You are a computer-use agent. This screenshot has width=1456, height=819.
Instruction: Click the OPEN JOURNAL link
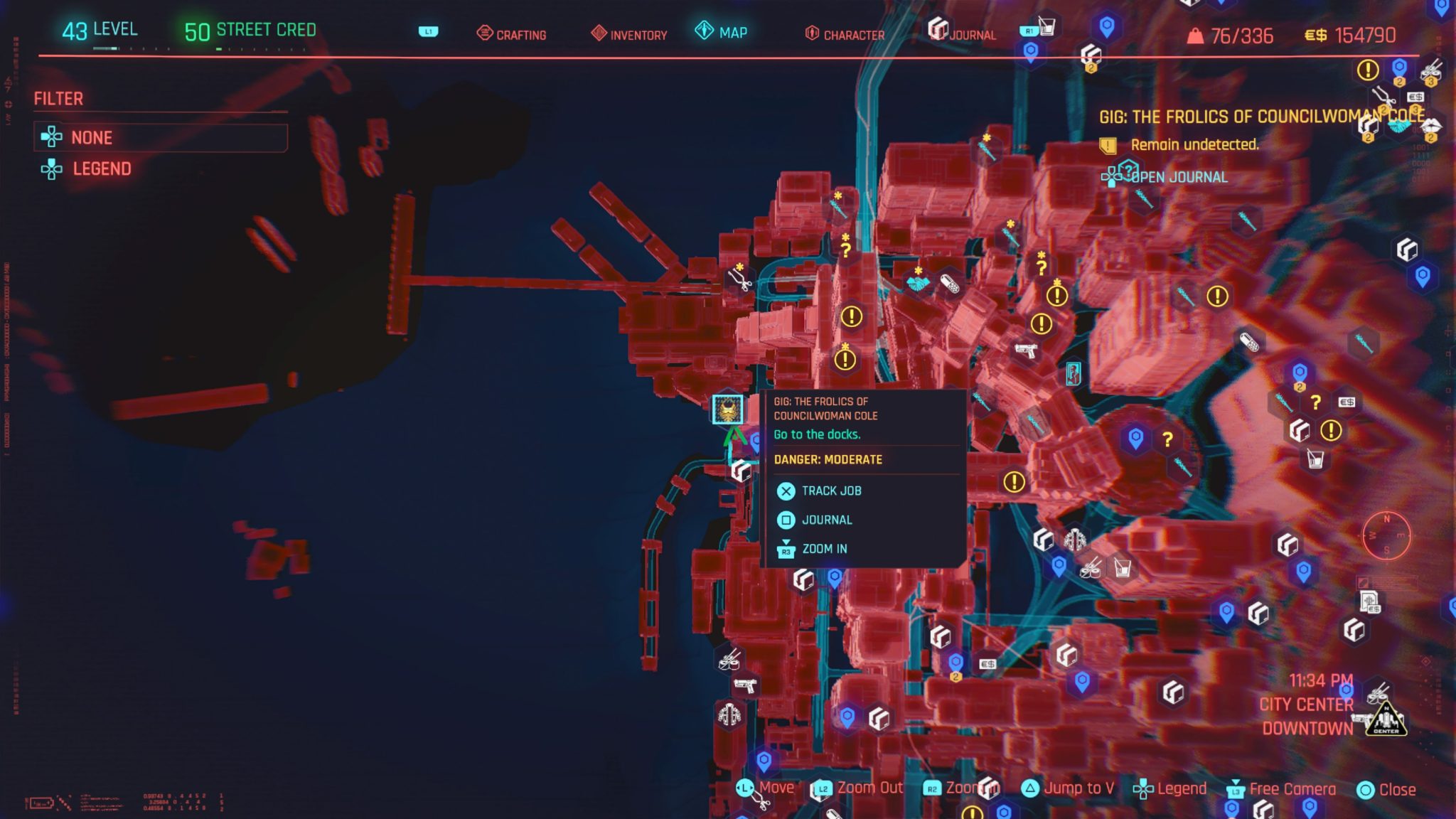(x=1177, y=178)
